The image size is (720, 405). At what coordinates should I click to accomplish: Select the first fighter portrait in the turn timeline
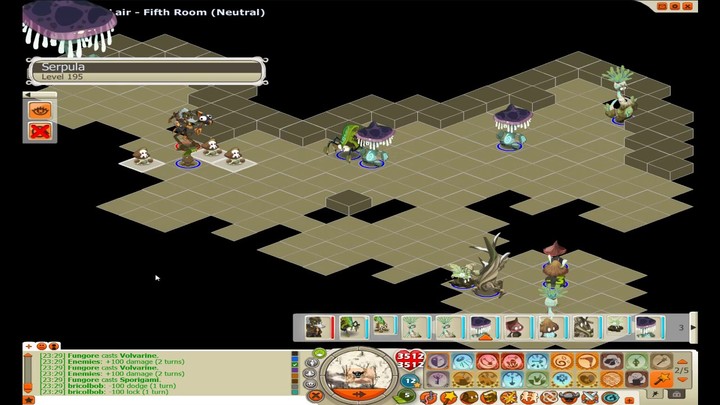(x=315, y=327)
